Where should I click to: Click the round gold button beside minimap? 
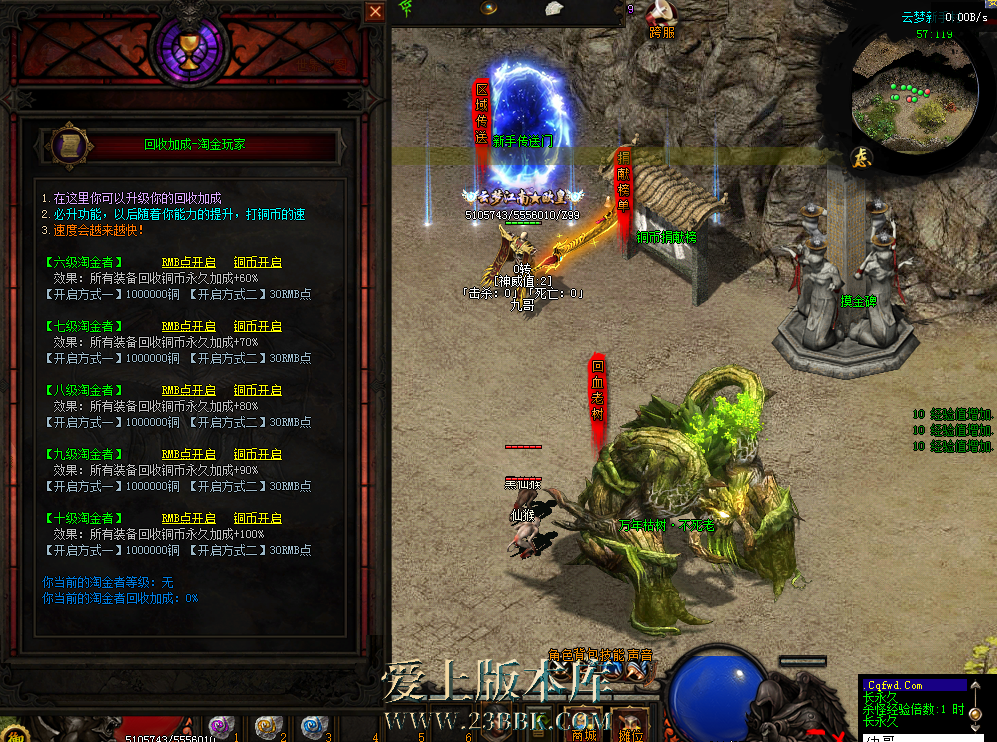(x=861, y=157)
